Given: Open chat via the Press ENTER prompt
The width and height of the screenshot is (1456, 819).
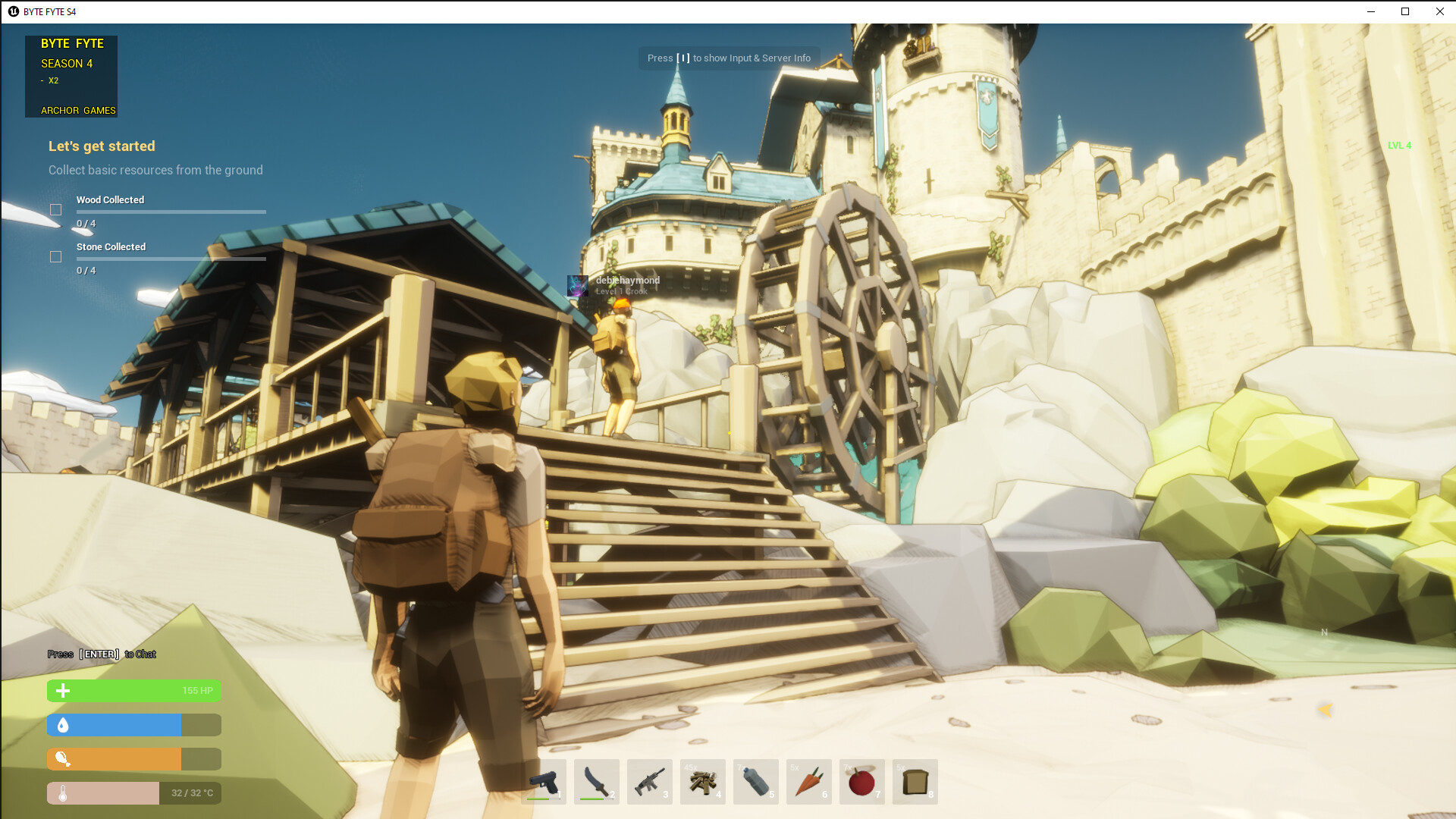Looking at the screenshot, I should [x=101, y=654].
